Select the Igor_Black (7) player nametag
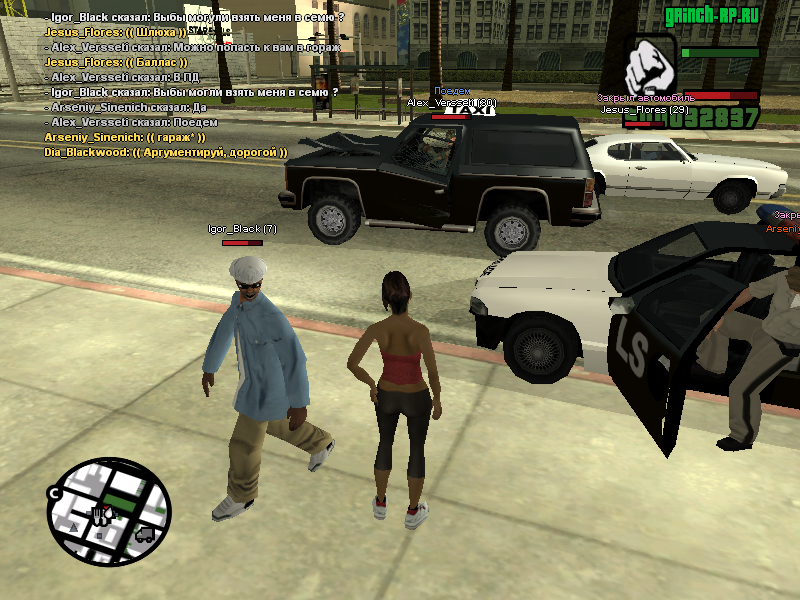The height and width of the screenshot is (600, 800). [242, 229]
